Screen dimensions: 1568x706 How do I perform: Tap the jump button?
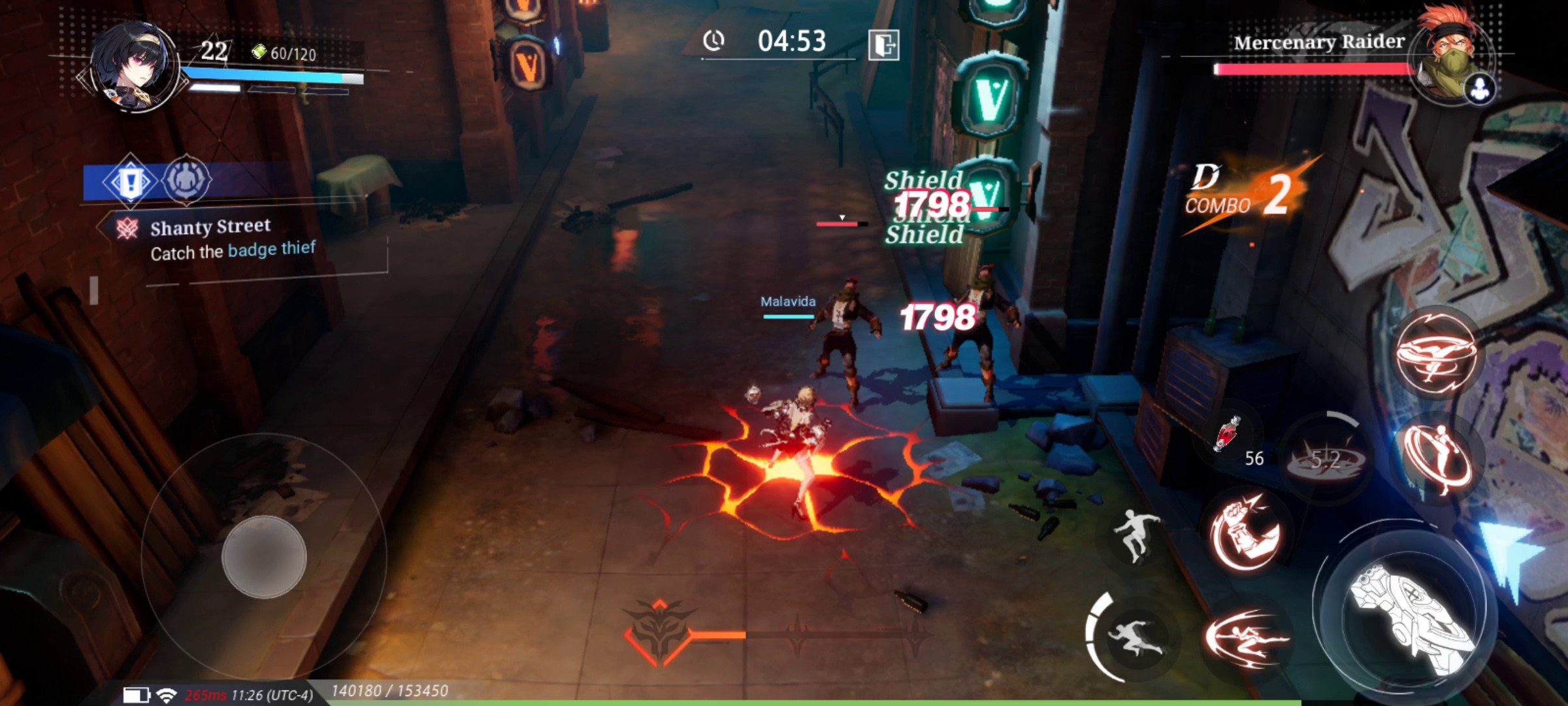click(1137, 536)
